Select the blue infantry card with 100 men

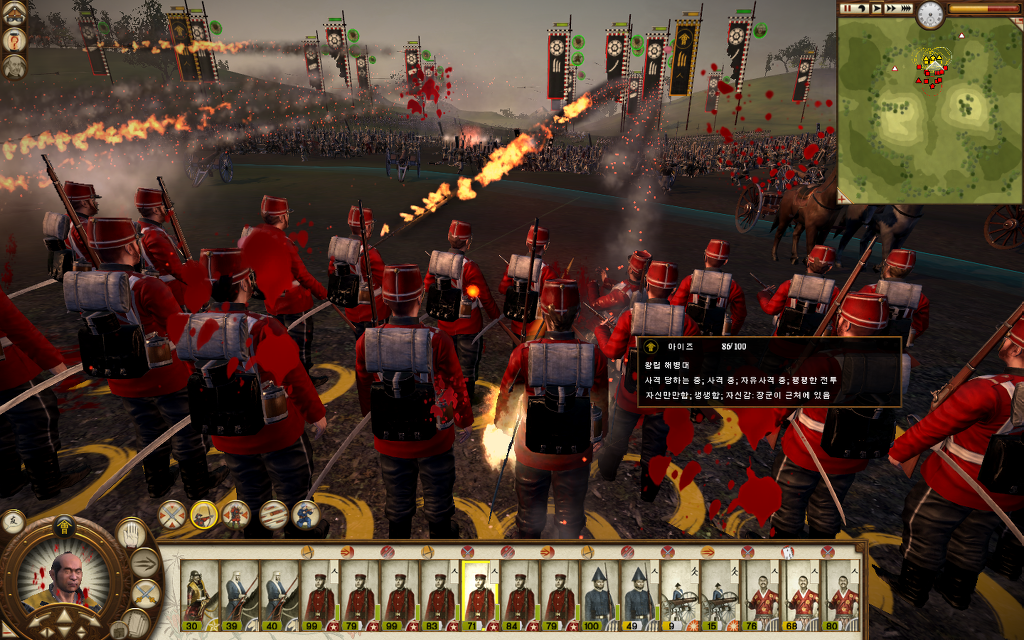tap(600, 591)
